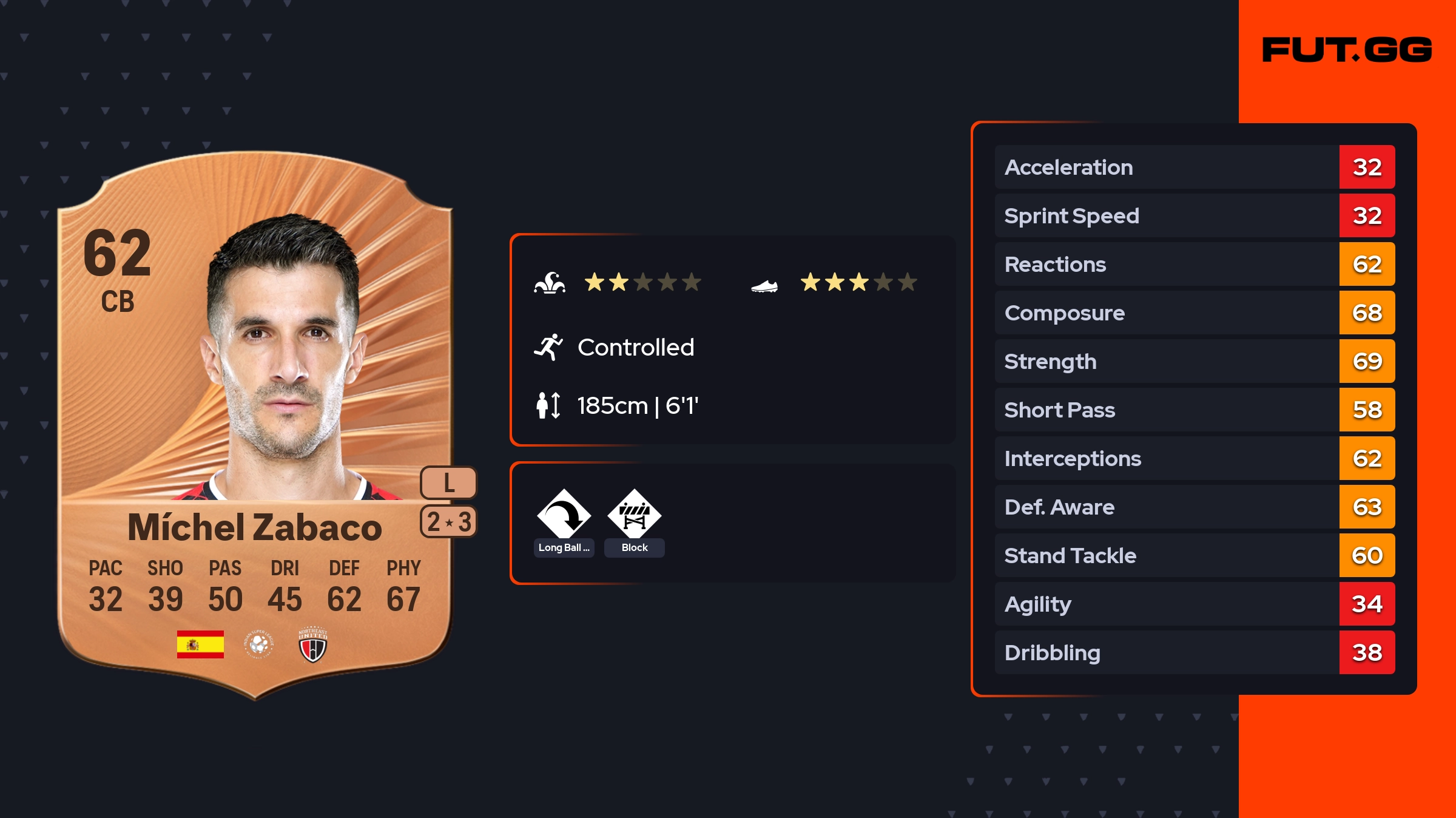Select the Míchel Zabaco player card
The width and height of the screenshot is (1456, 818).
[x=255, y=425]
